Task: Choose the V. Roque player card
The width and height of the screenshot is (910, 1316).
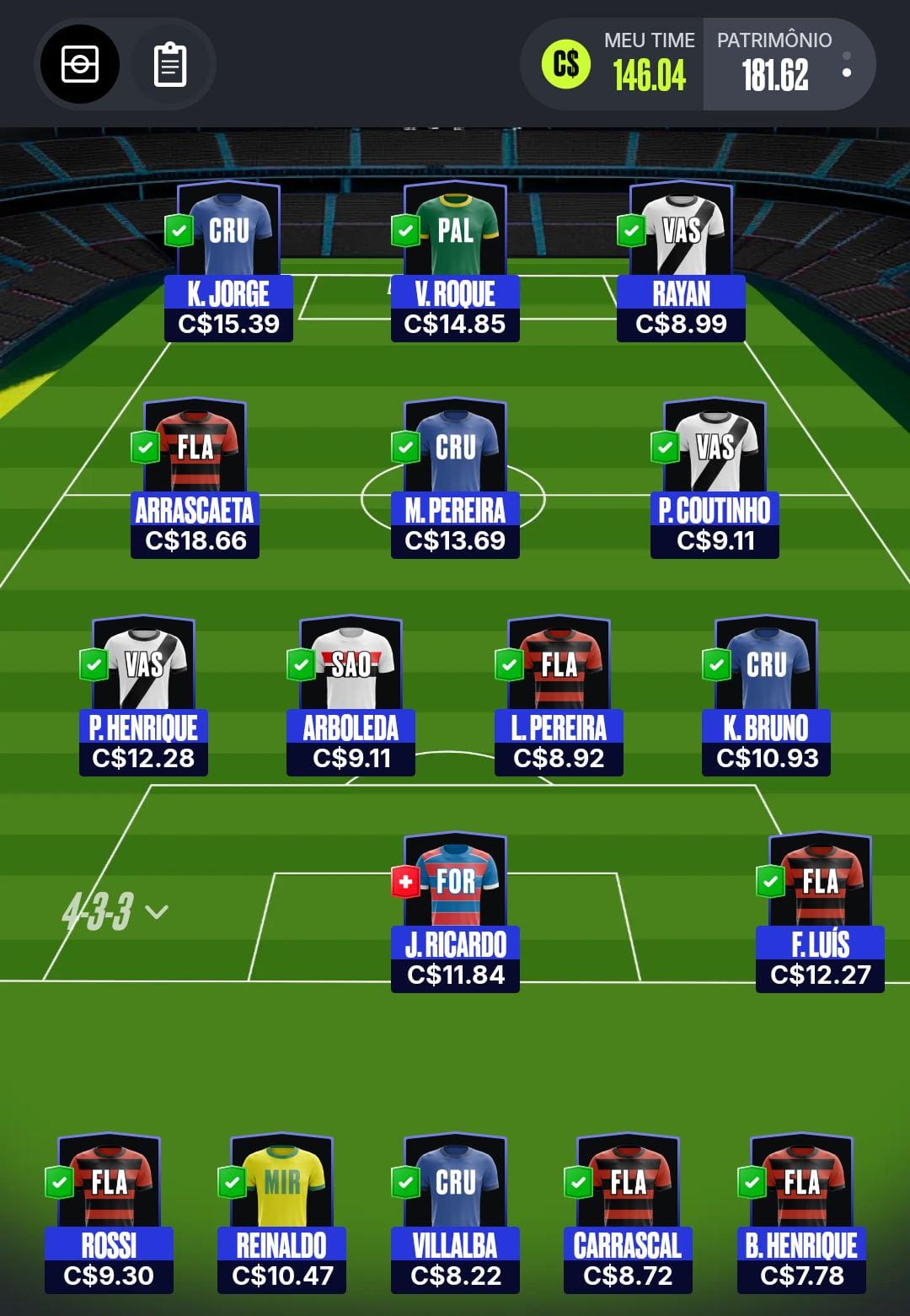Action: pyautogui.click(x=455, y=261)
